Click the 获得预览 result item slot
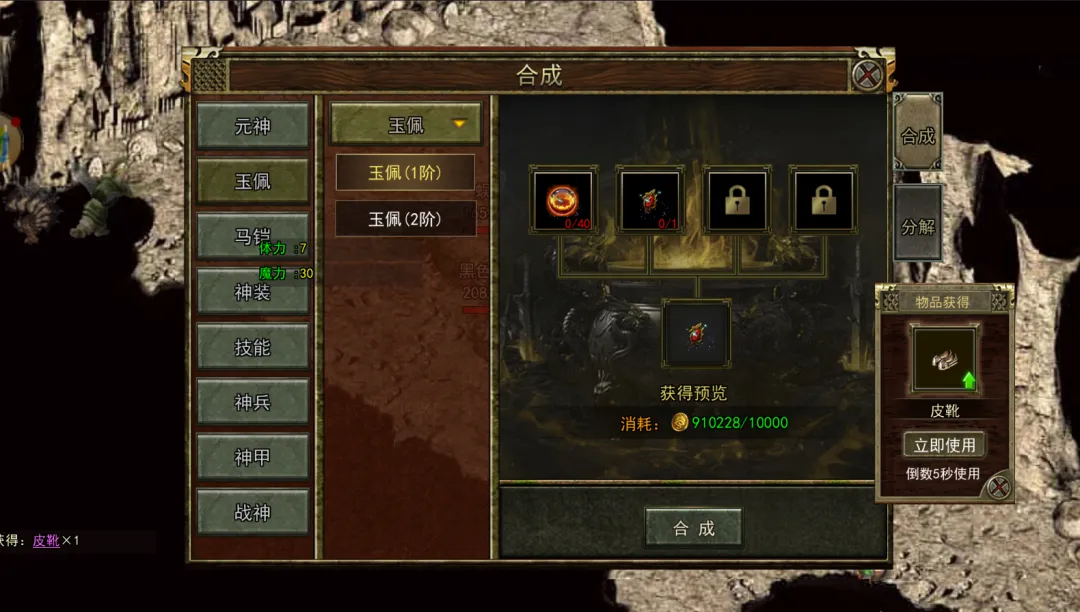This screenshot has height=612, width=1080. coord(696,334)
